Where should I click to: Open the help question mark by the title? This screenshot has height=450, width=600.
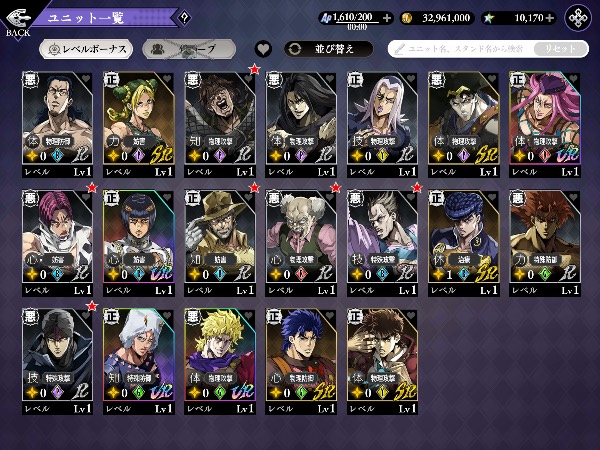click(x=184, y=16)
